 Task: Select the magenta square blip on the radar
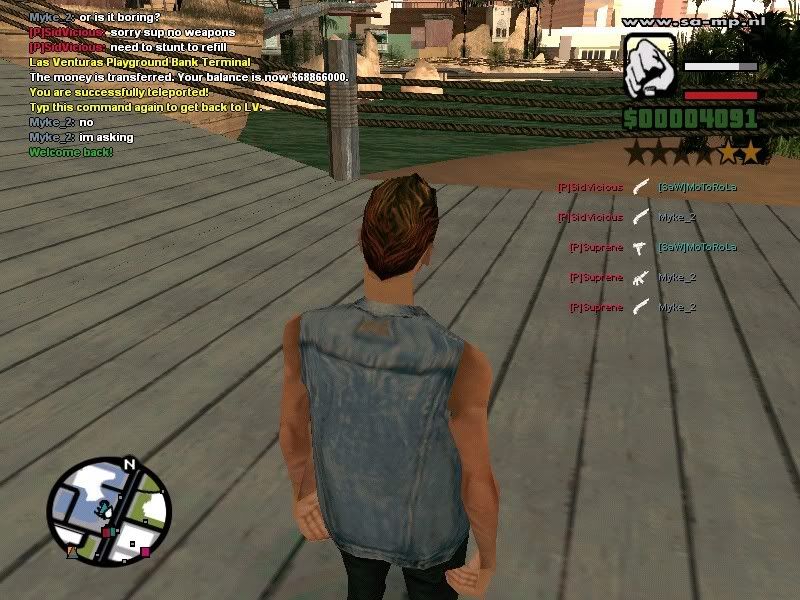pyautogui.click(x=145, y=551)
